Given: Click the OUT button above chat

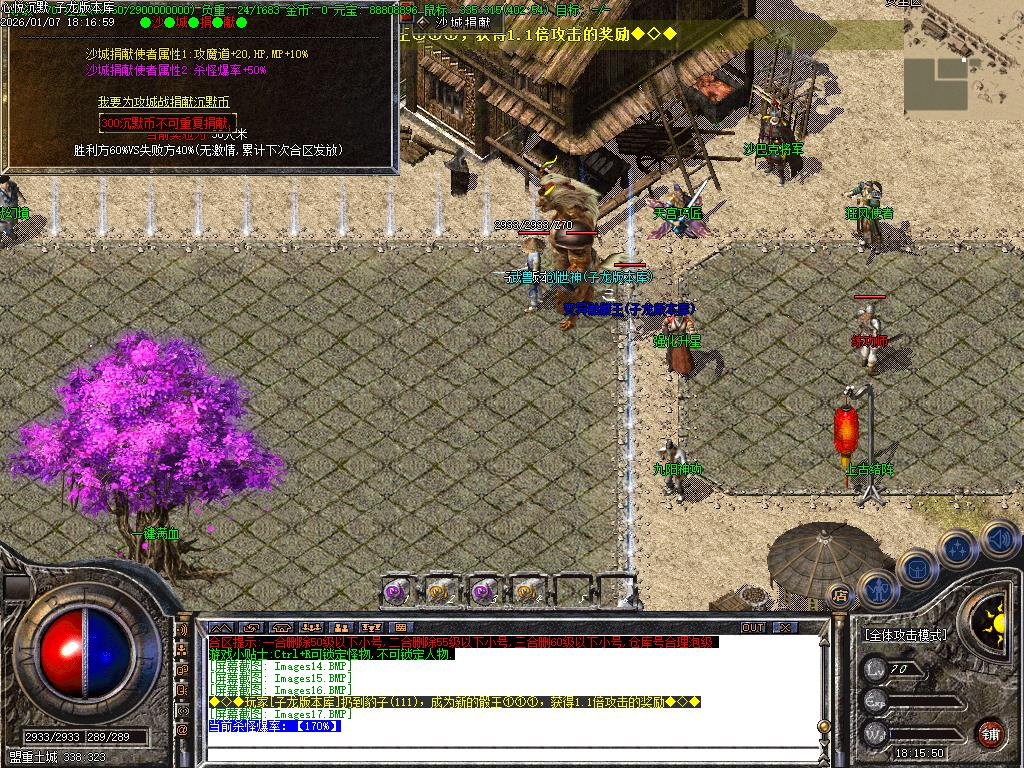Looking at the screenshot, I should point(752,627).
